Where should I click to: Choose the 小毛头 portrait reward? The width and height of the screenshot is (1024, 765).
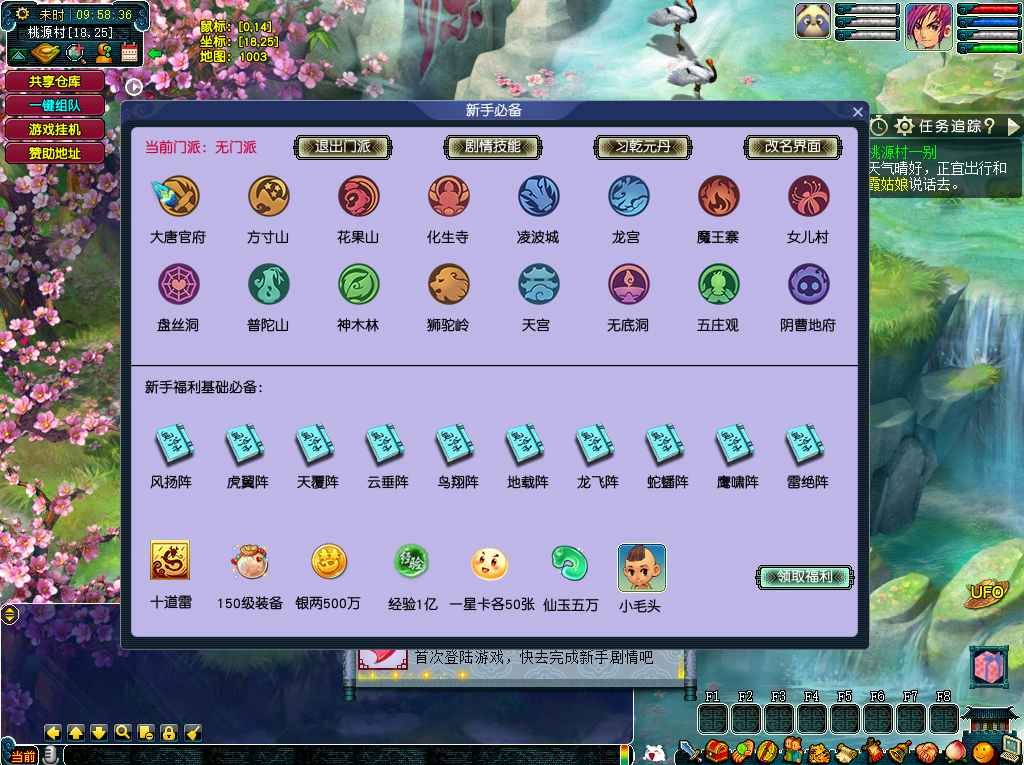(x=641, y=568)
